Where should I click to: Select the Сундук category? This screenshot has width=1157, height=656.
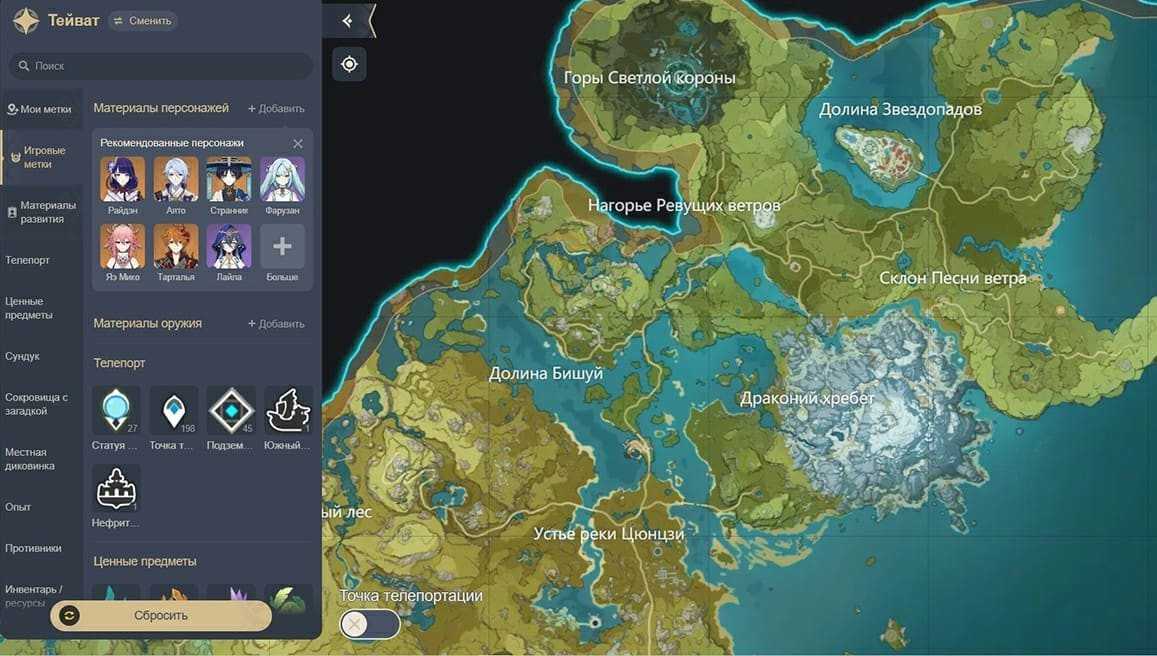pos(22,356)
